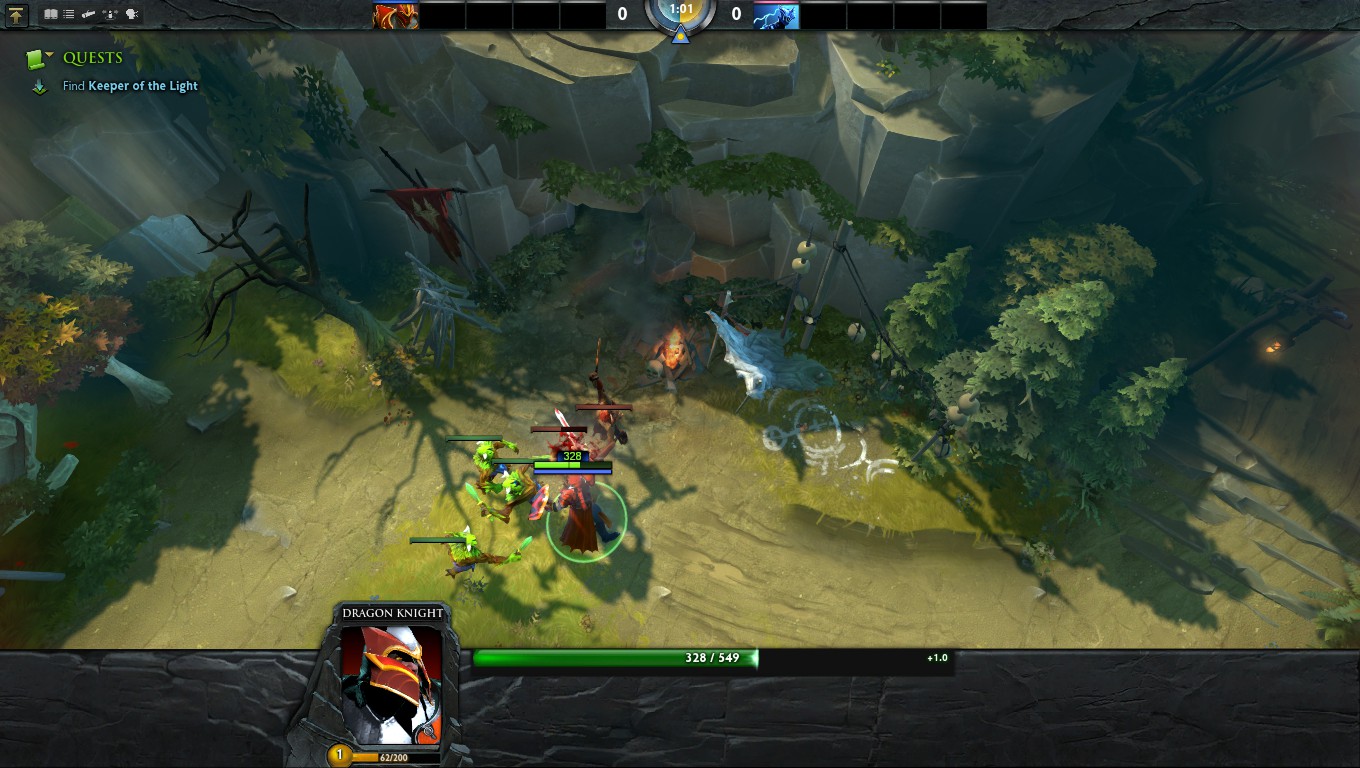Open the open-book library icon
This screenshot has width=1360, height=768.
click(x=50, y=15)
